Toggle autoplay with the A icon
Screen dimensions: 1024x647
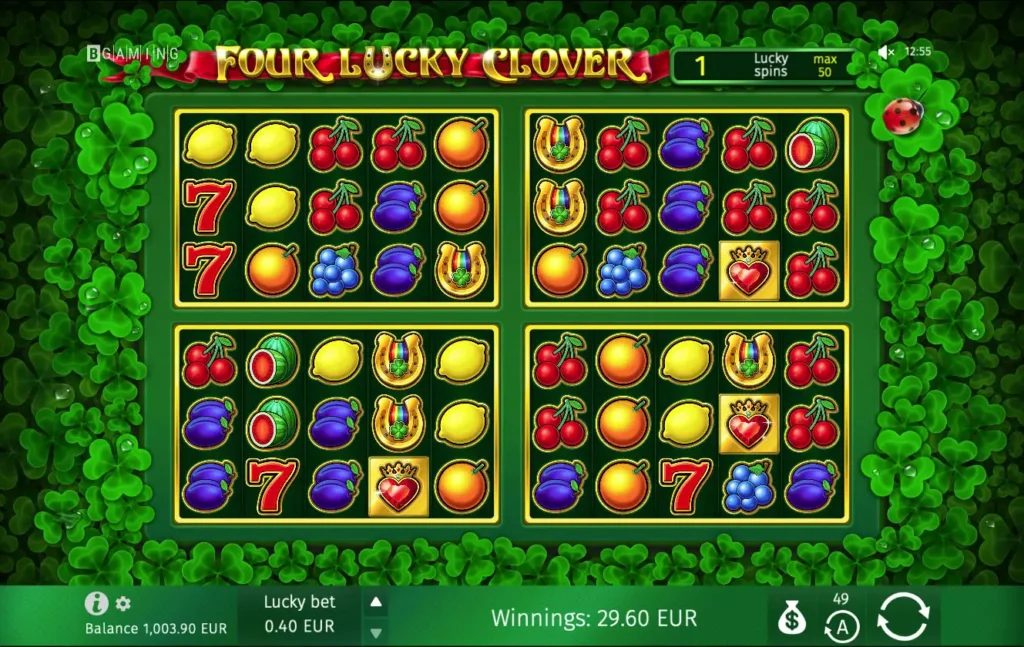point(841,626)
